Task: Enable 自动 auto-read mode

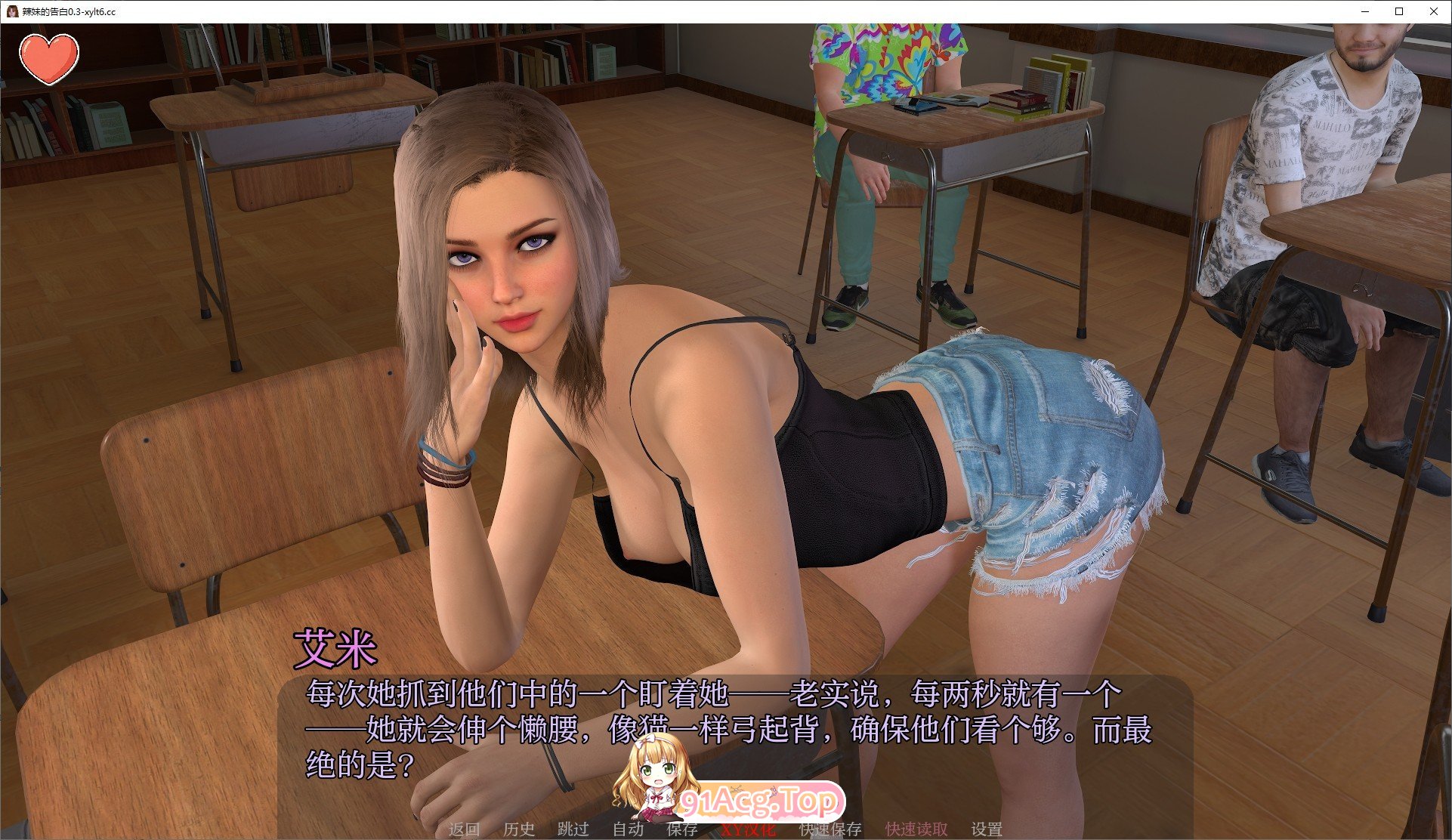Action: (x=629, y=829)
